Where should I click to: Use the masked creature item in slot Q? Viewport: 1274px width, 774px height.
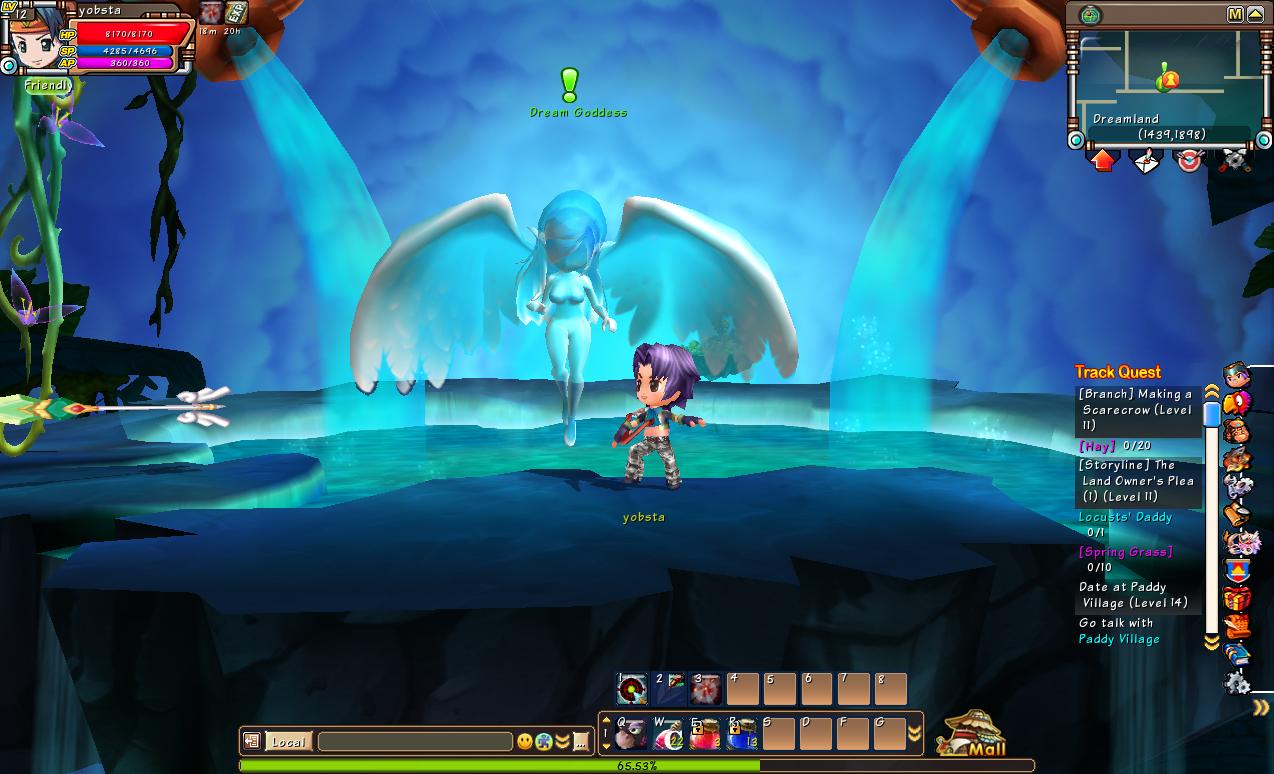632,734
